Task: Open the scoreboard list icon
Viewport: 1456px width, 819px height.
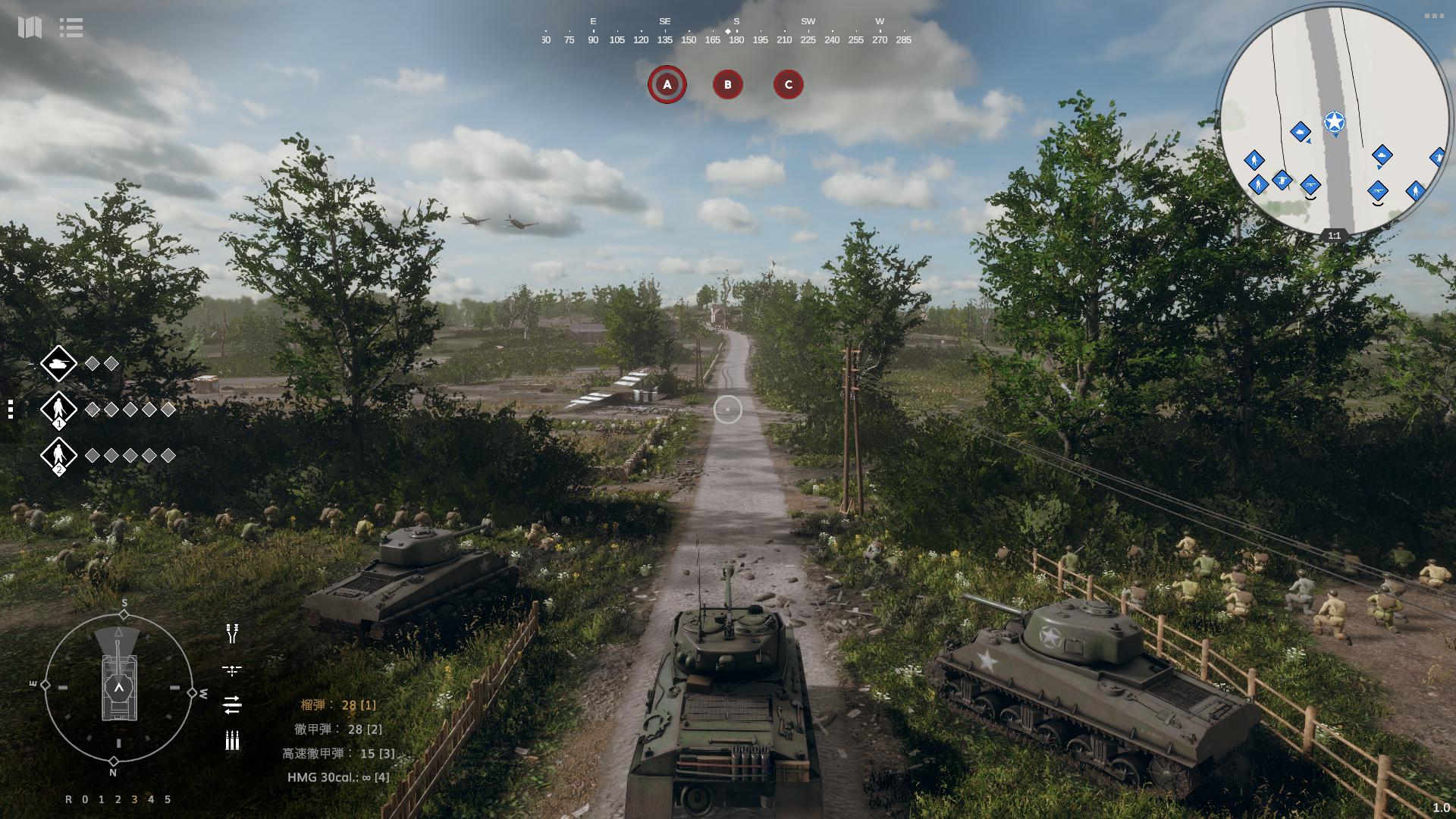Action: 71,28
